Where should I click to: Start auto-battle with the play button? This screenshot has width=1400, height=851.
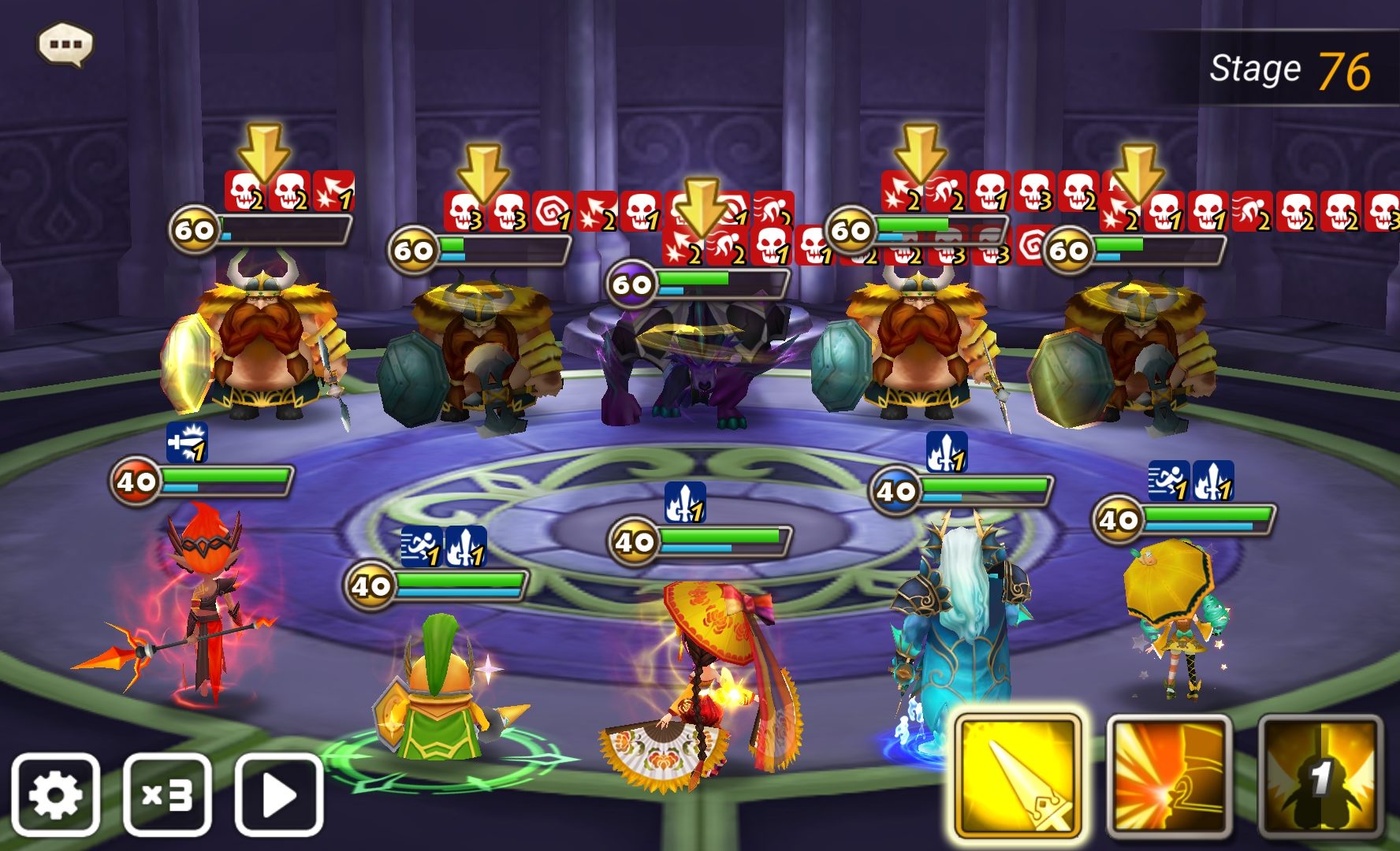tap(279, 794)
